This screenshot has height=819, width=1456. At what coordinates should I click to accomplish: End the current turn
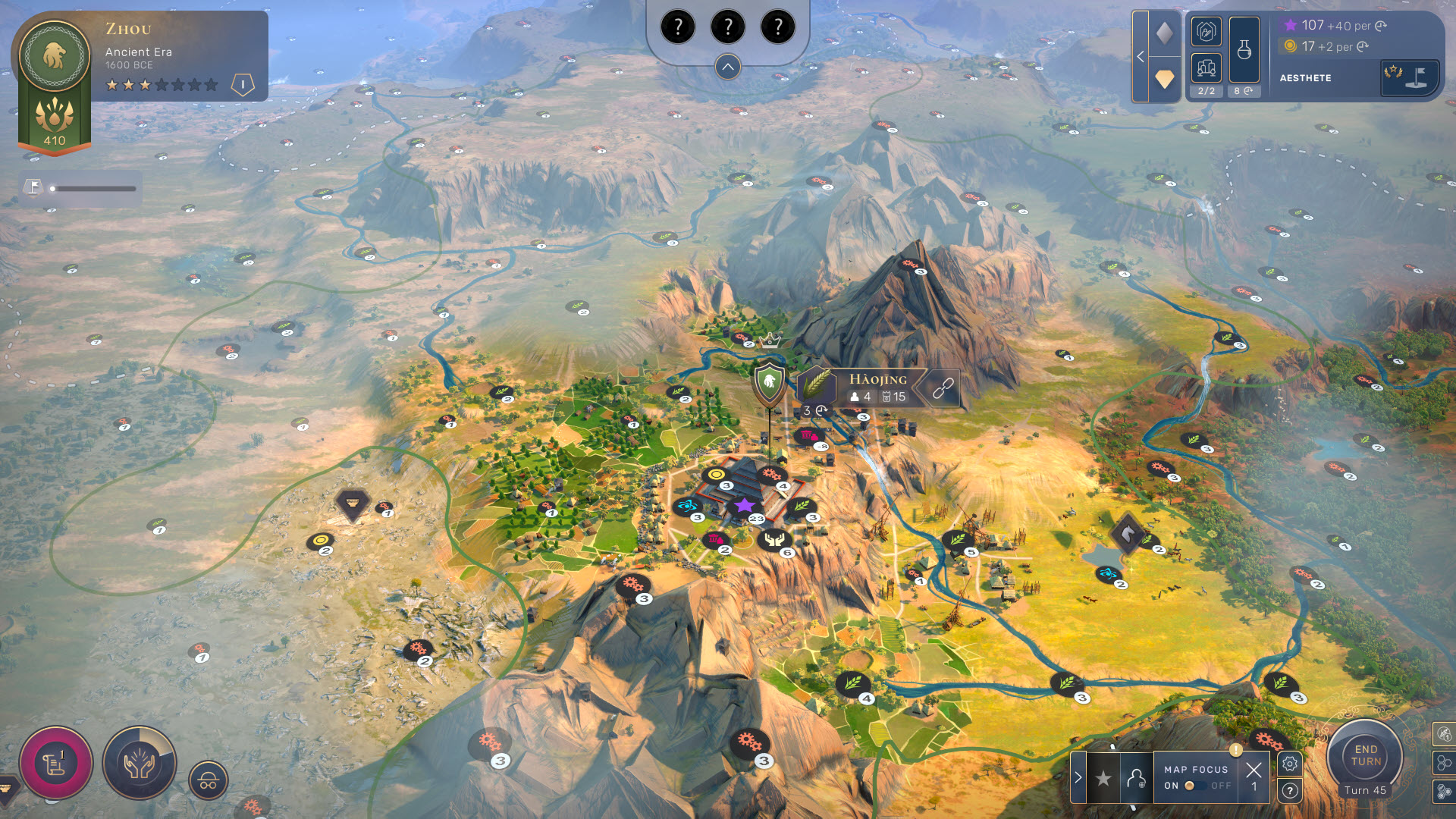coord(1365,755)
